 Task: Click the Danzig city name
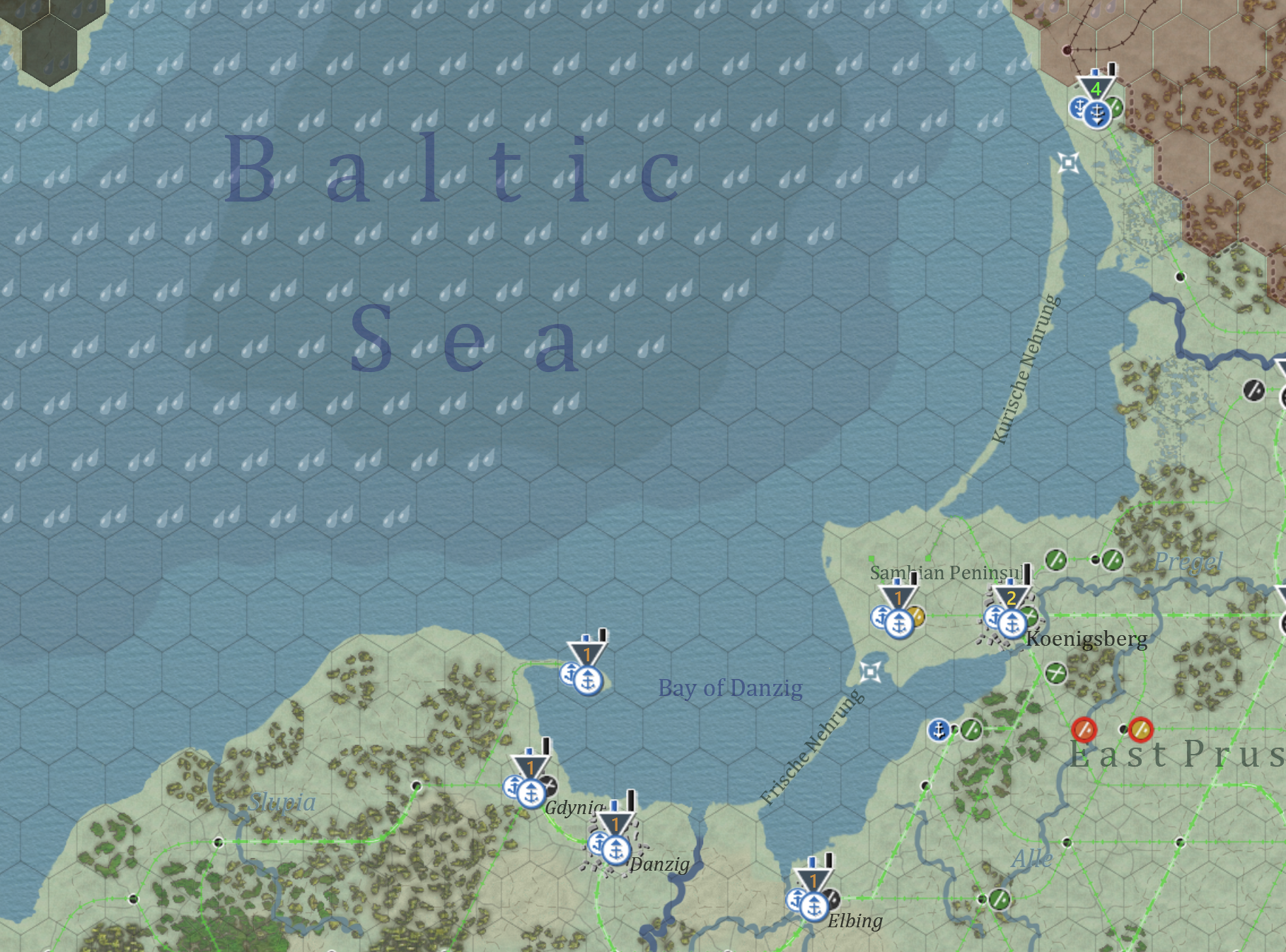coord(658,864)
